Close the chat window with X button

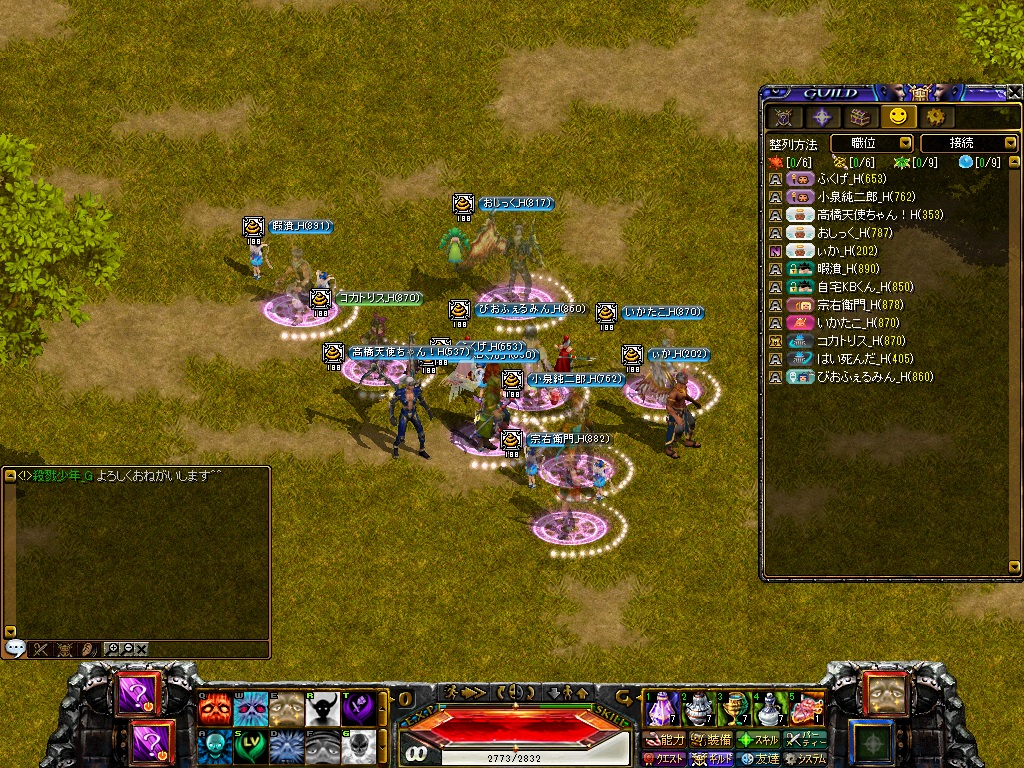click(142, 649)
